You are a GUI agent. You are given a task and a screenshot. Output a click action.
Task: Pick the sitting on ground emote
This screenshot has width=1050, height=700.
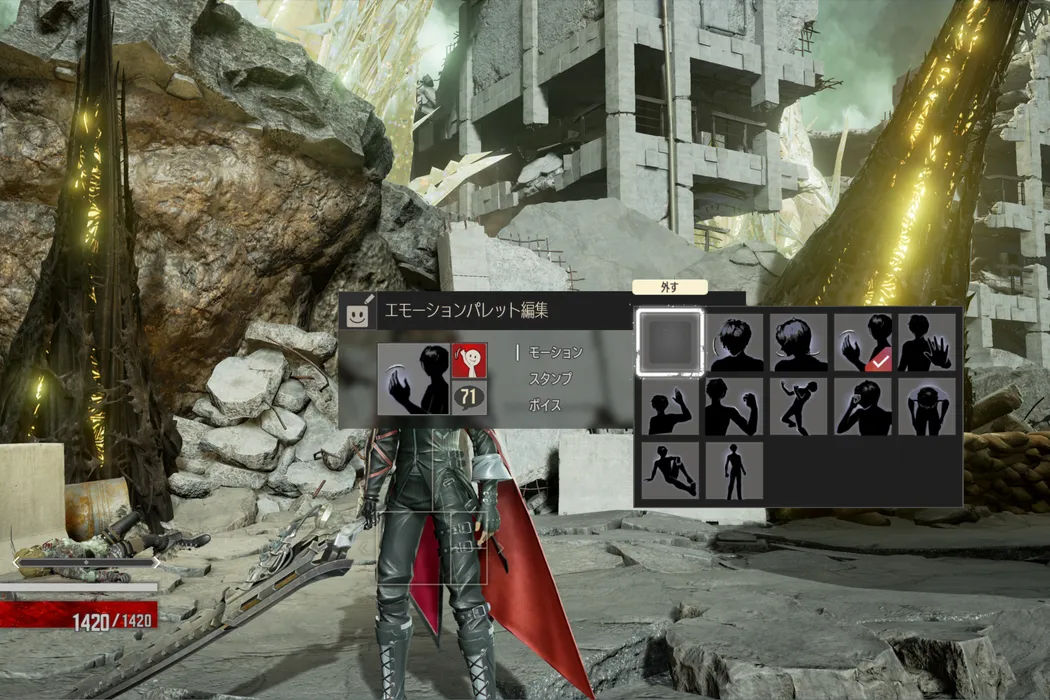670,471
